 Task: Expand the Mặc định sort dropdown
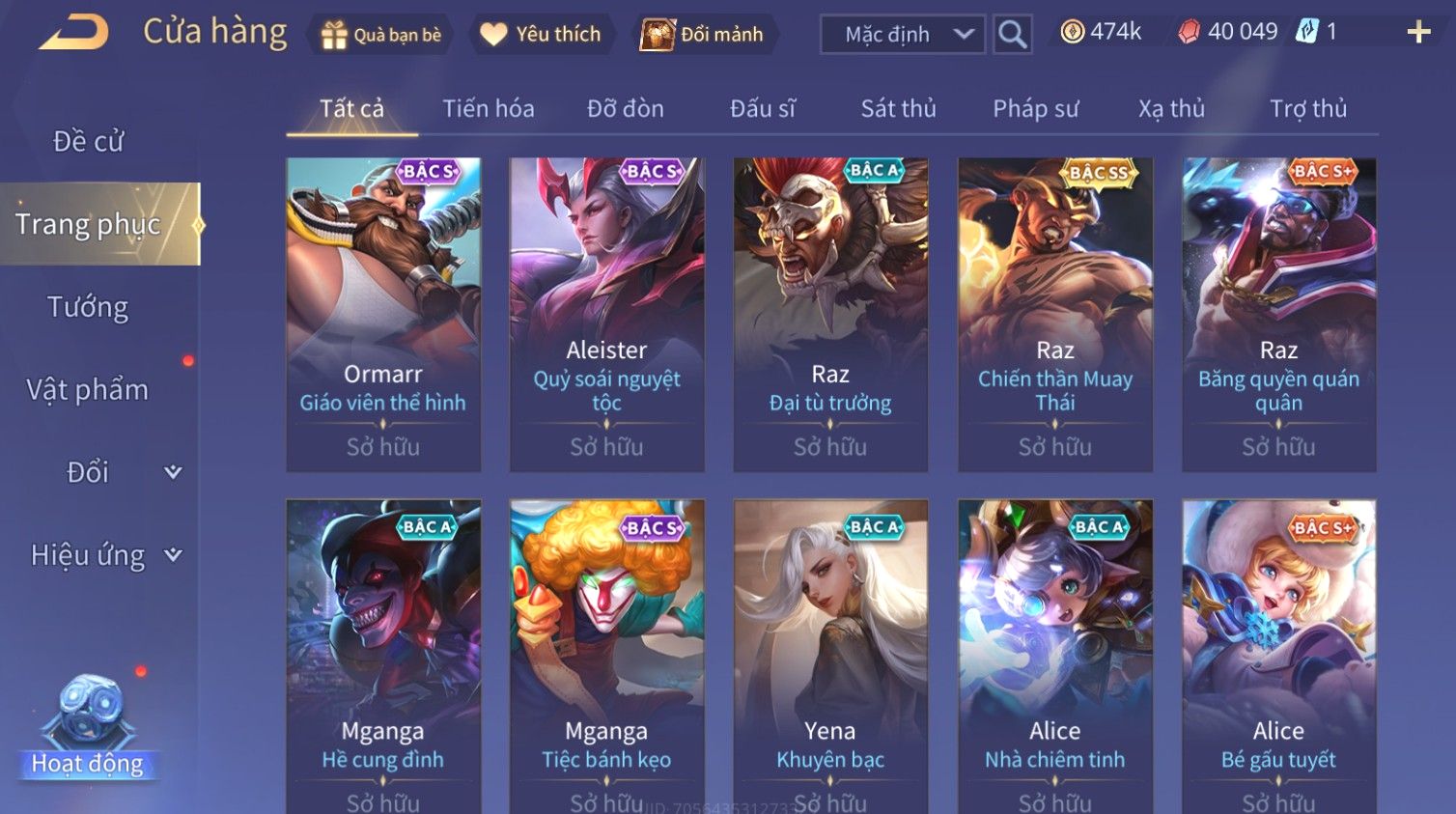tap(902, 35)
